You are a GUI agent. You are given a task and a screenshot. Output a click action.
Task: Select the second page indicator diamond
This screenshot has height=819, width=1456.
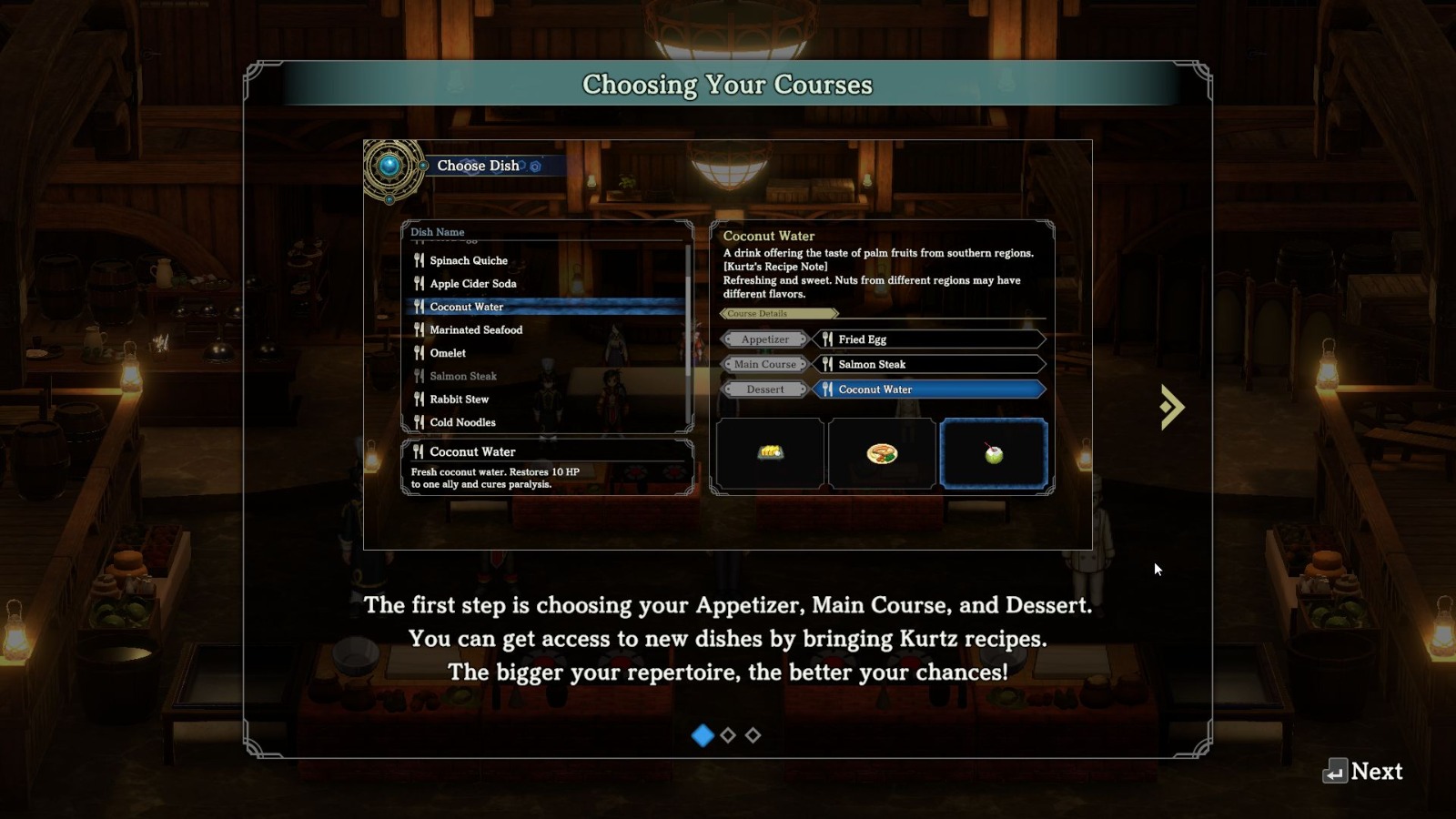point(728,736)
